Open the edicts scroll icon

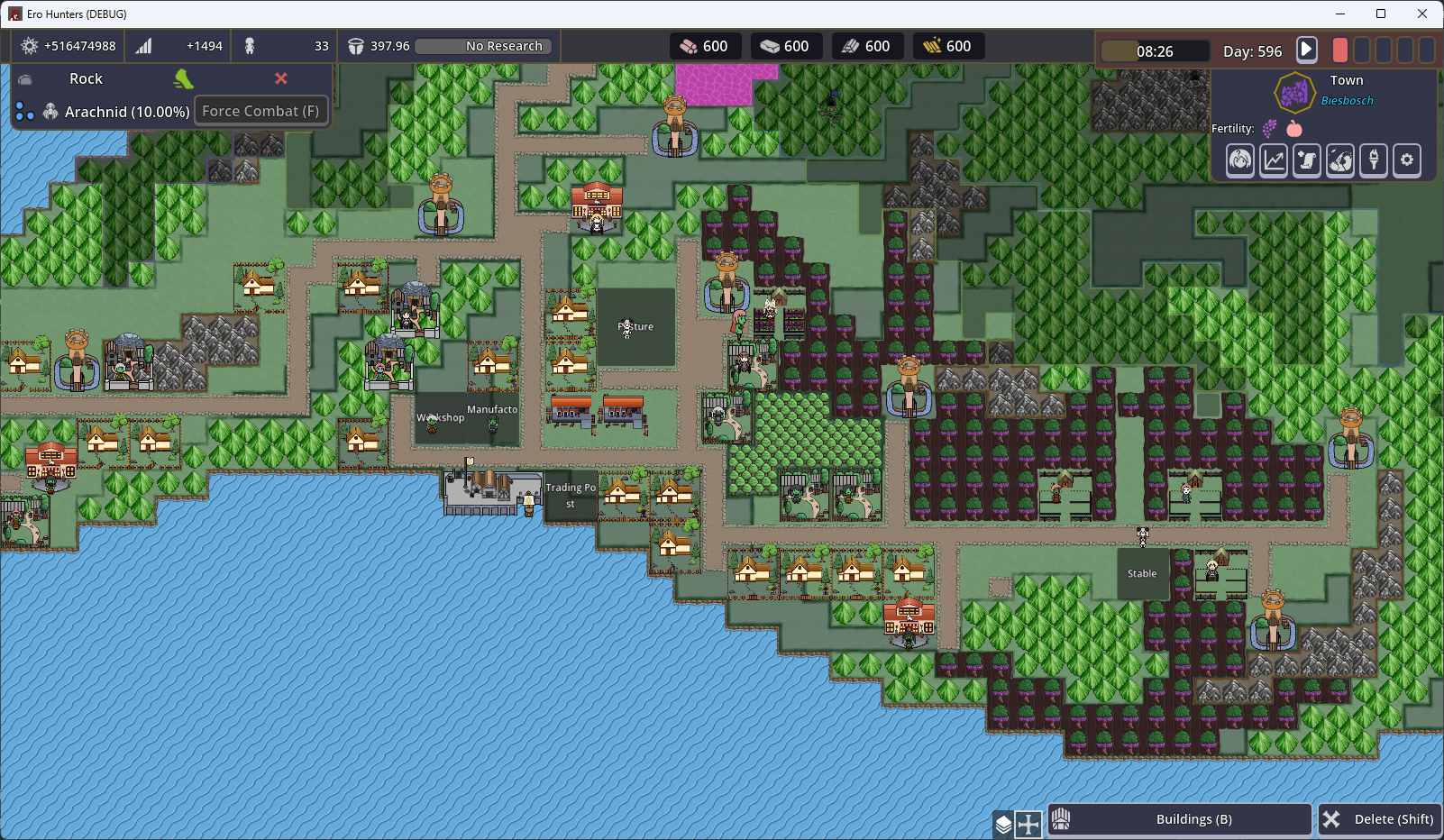click(x=1306, y=160)
